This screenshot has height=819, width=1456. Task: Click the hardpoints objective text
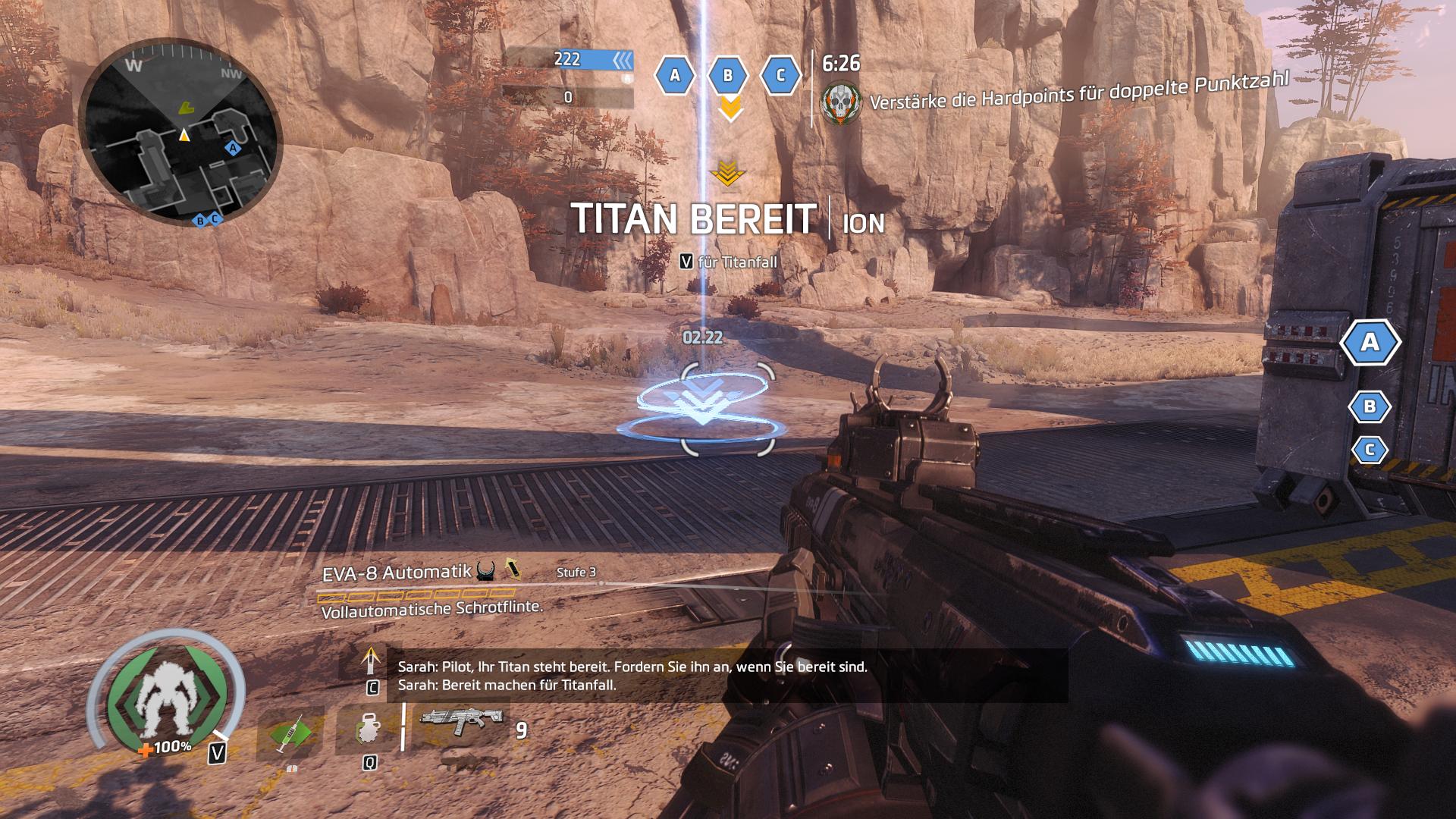1078,91
